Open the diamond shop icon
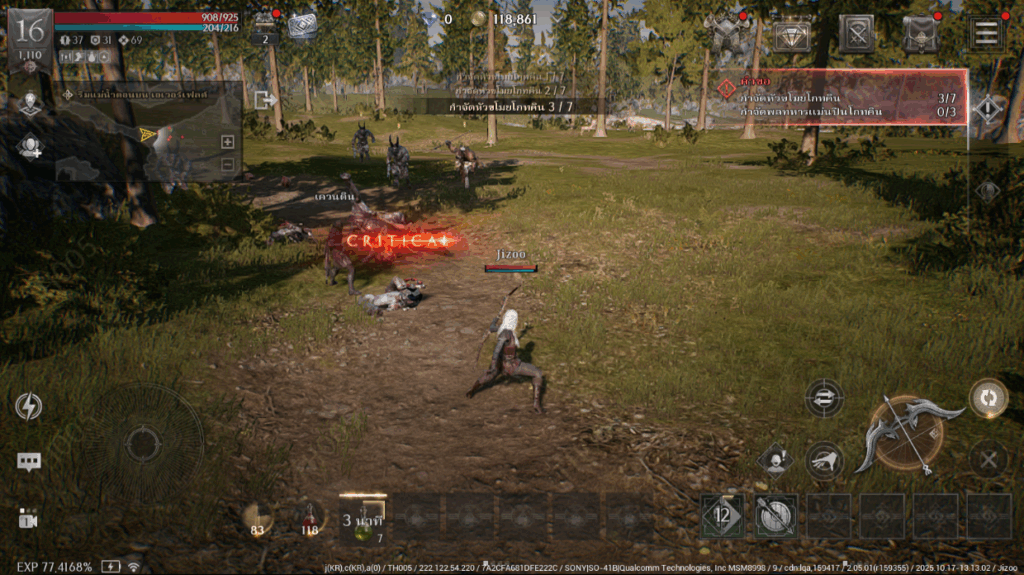1024x575 pixels. pos(792,34)
